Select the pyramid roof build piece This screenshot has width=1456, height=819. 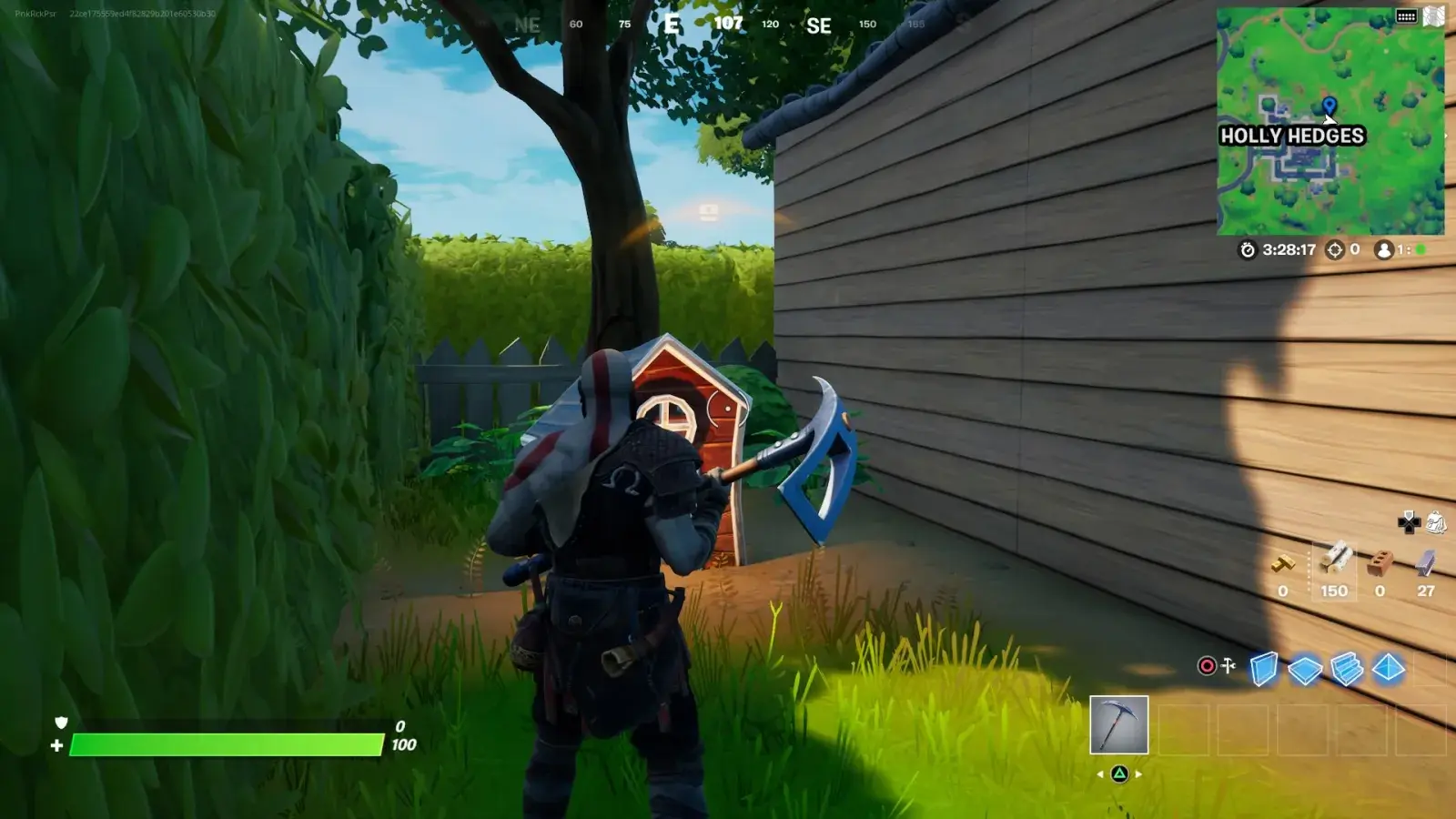click(1388, 667)
